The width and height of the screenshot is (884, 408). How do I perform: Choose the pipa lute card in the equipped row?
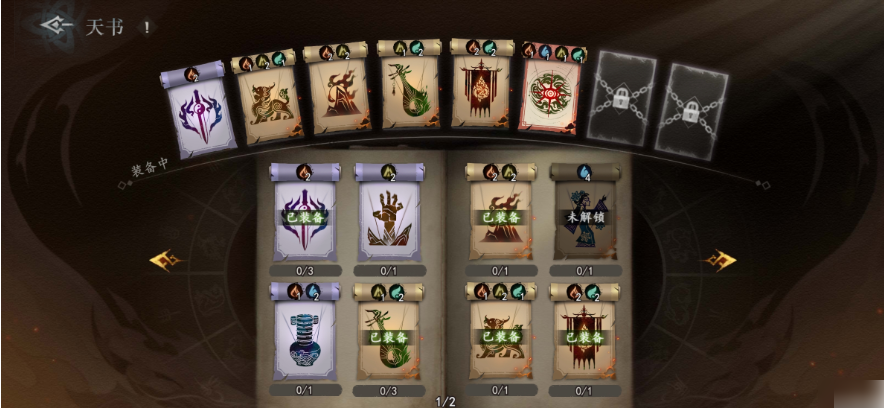[x=408, y=92]
